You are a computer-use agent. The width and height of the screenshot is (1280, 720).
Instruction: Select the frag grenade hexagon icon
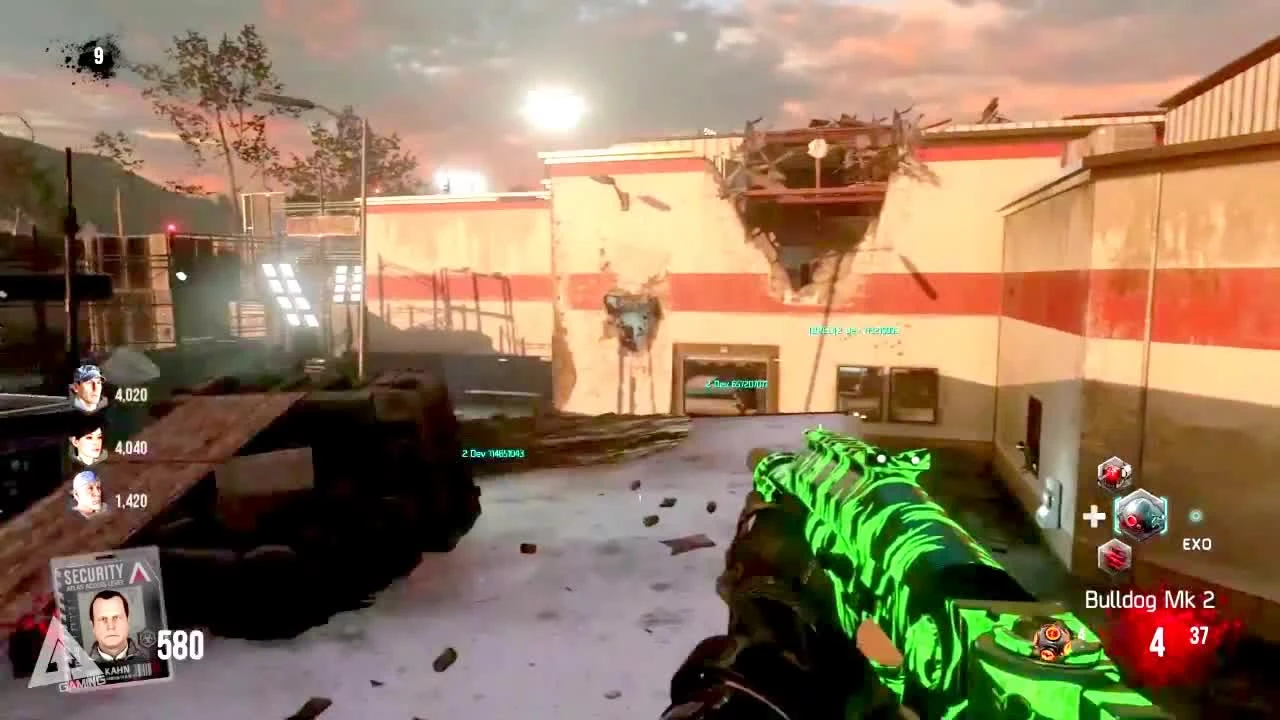click(1113, 473)
